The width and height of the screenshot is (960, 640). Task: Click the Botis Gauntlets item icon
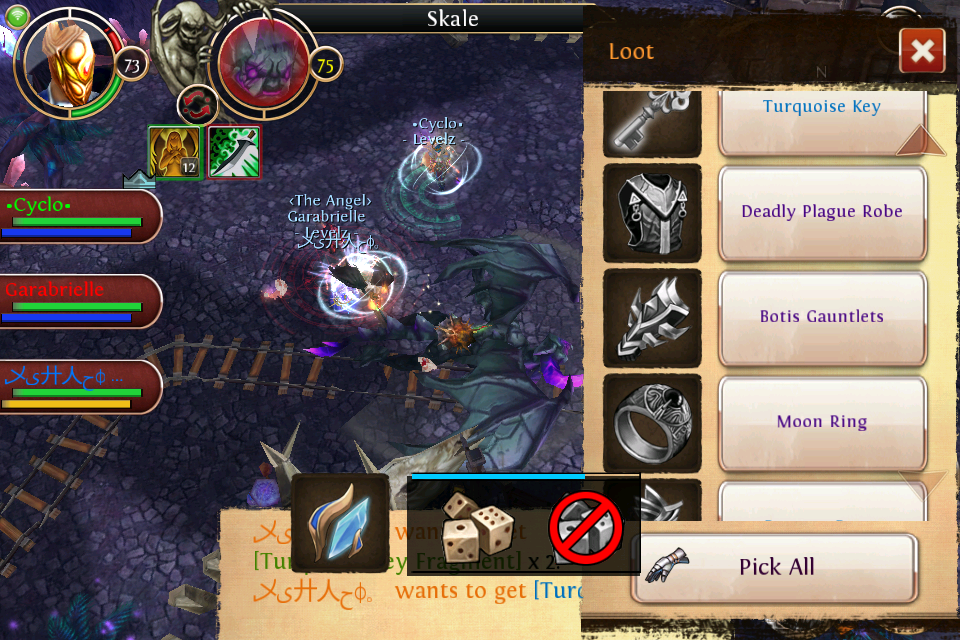[x=652, y=318]
